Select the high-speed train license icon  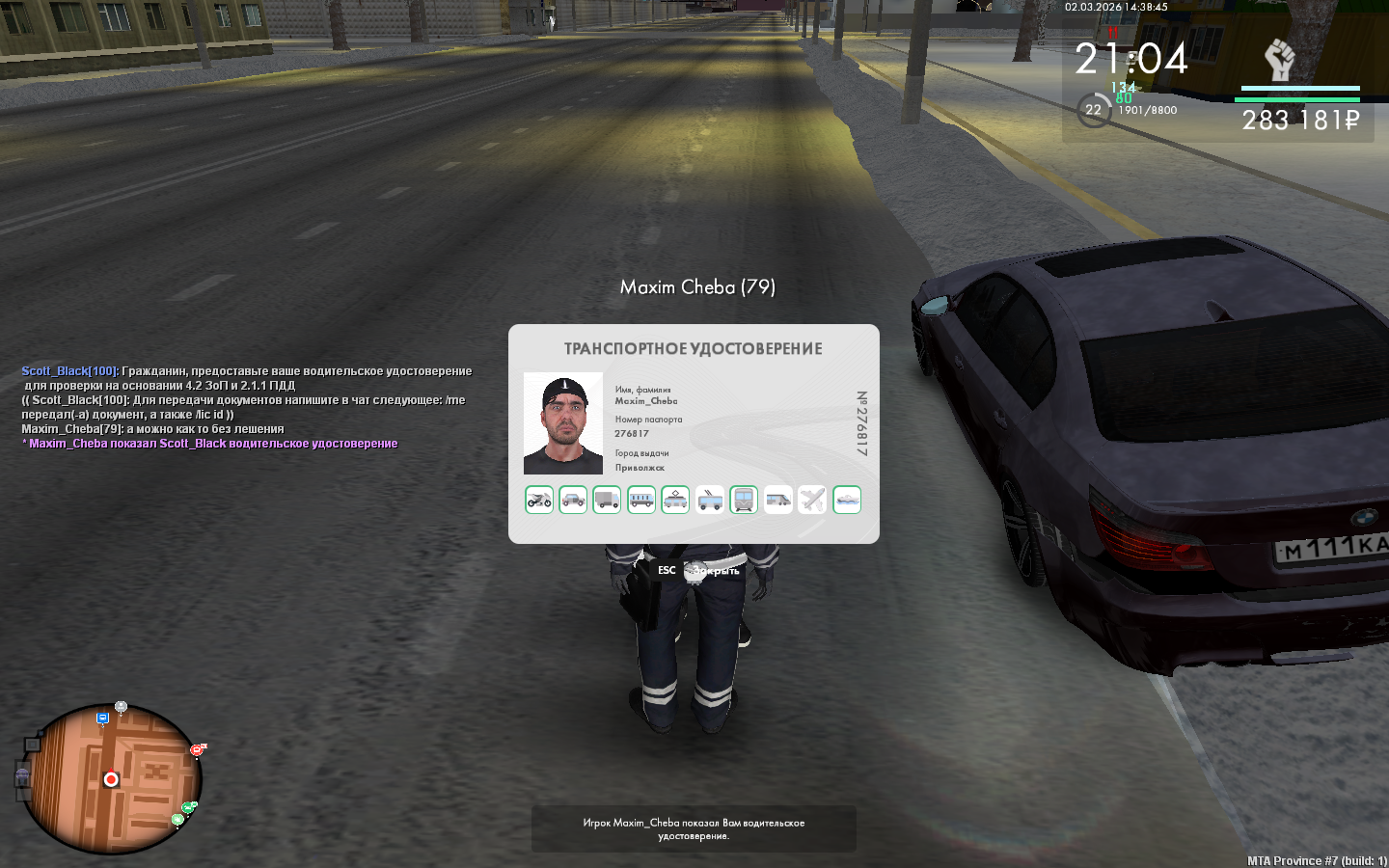click(778, 500)
